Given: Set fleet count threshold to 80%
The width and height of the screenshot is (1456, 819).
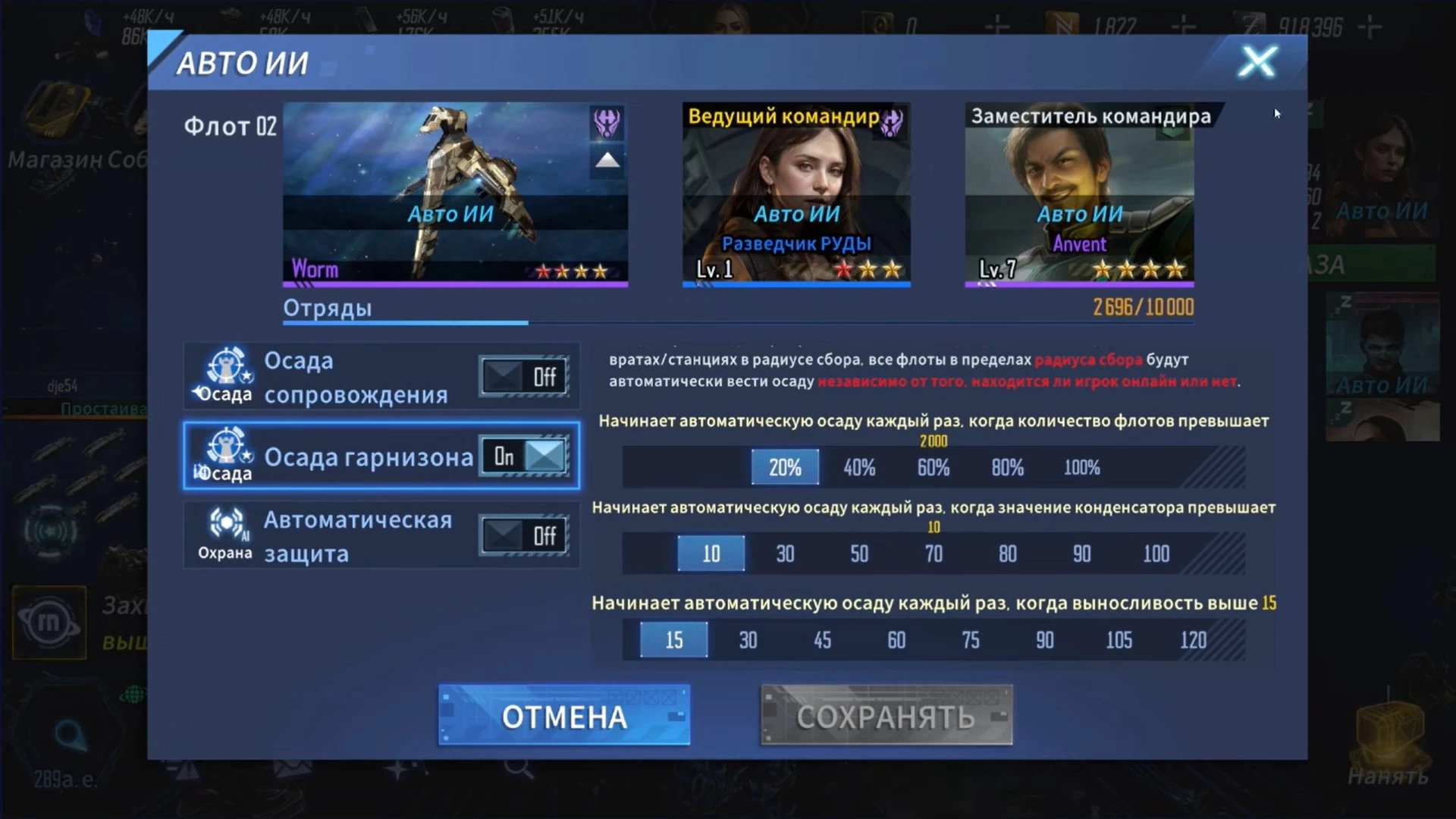Looking at the screenshot, I should 1008,468.
